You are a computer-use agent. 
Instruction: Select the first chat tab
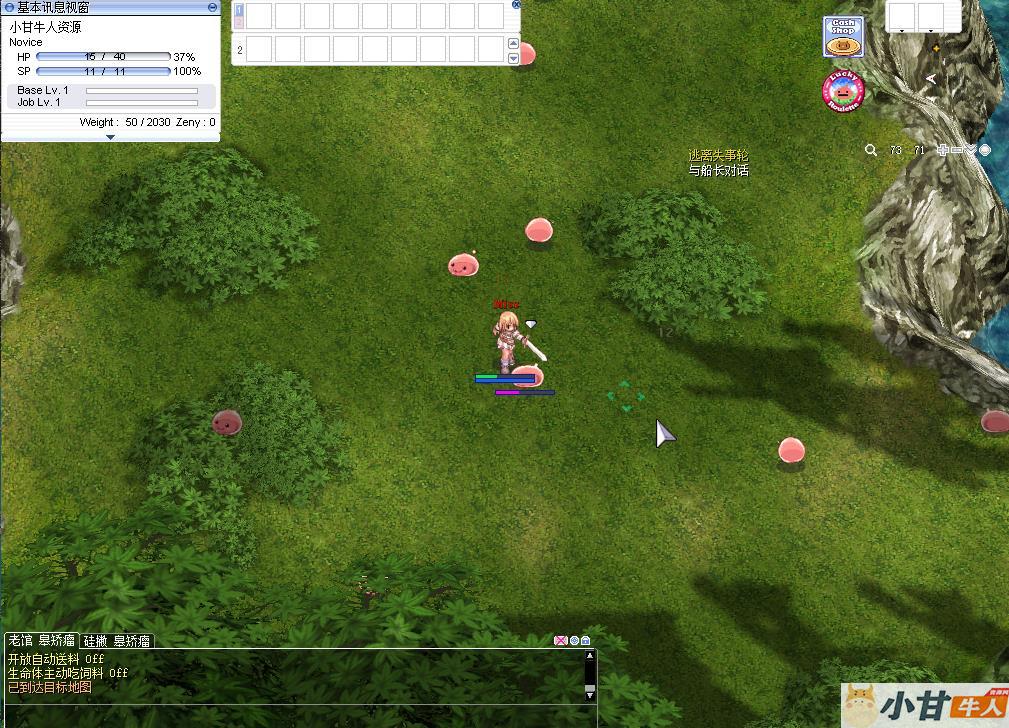click(x=41, y=641)
